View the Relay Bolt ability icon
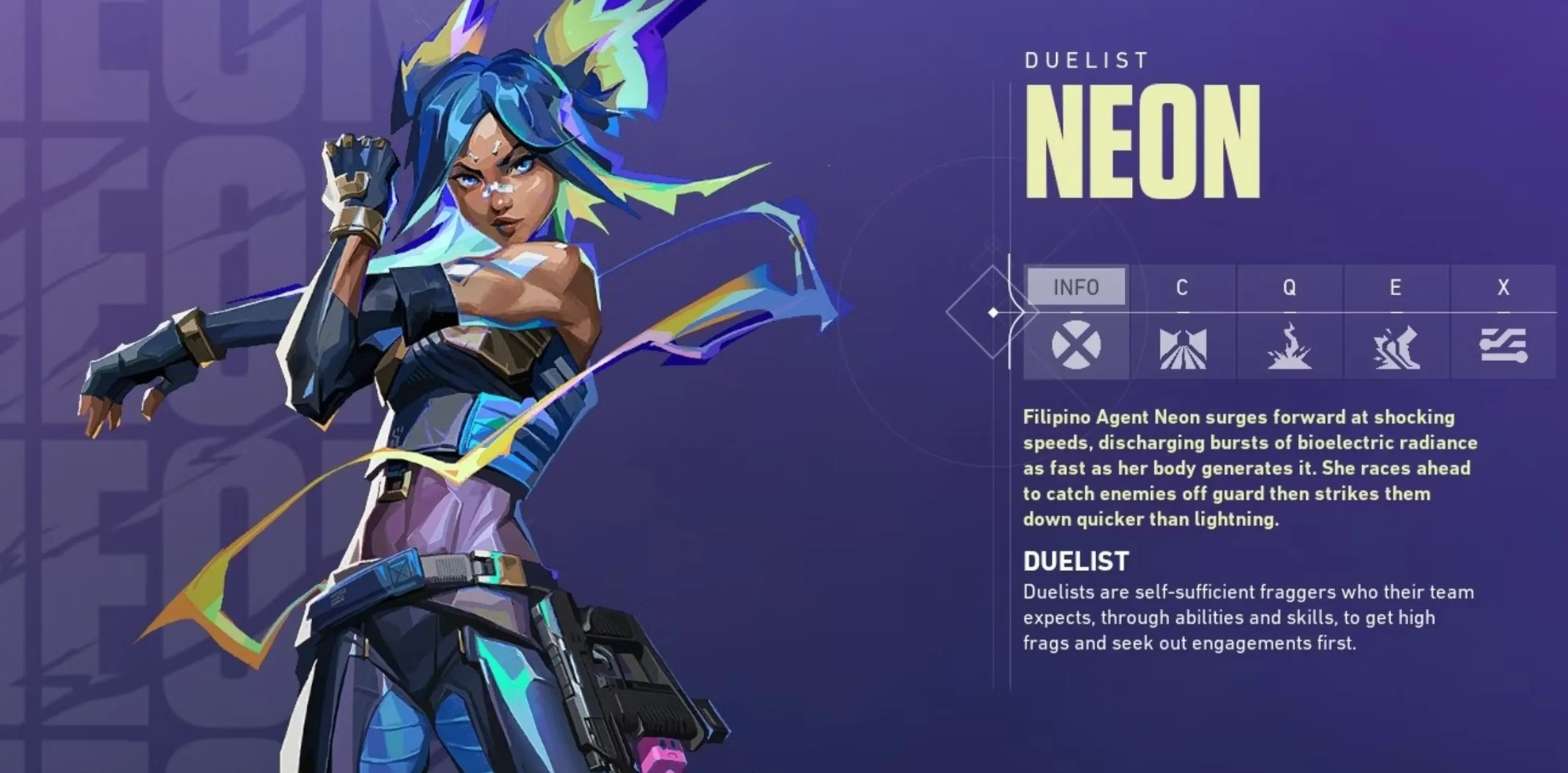This screenshot has height=773, width=1568. [1289, 347]
